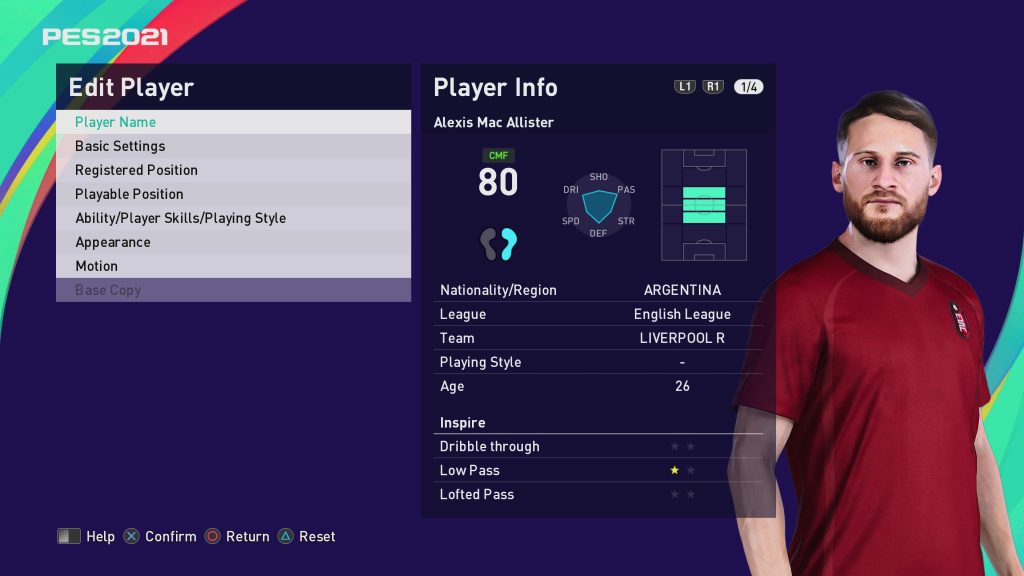Click the ability radar chart
1024x576 pixels.
pos(598,205)
